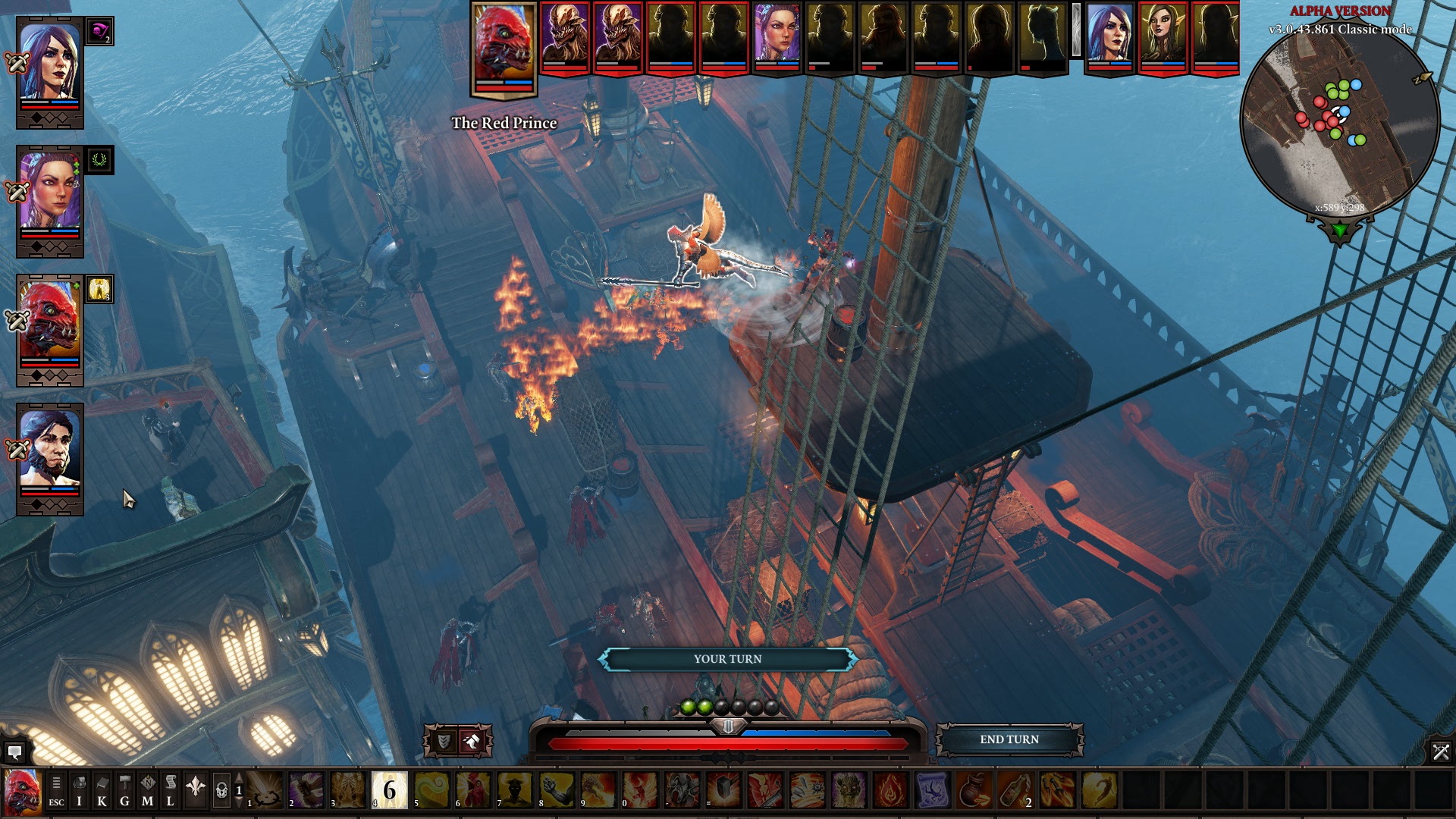
Task: Use the bottle item with count 2
Action: click(x=1015, y=790)
